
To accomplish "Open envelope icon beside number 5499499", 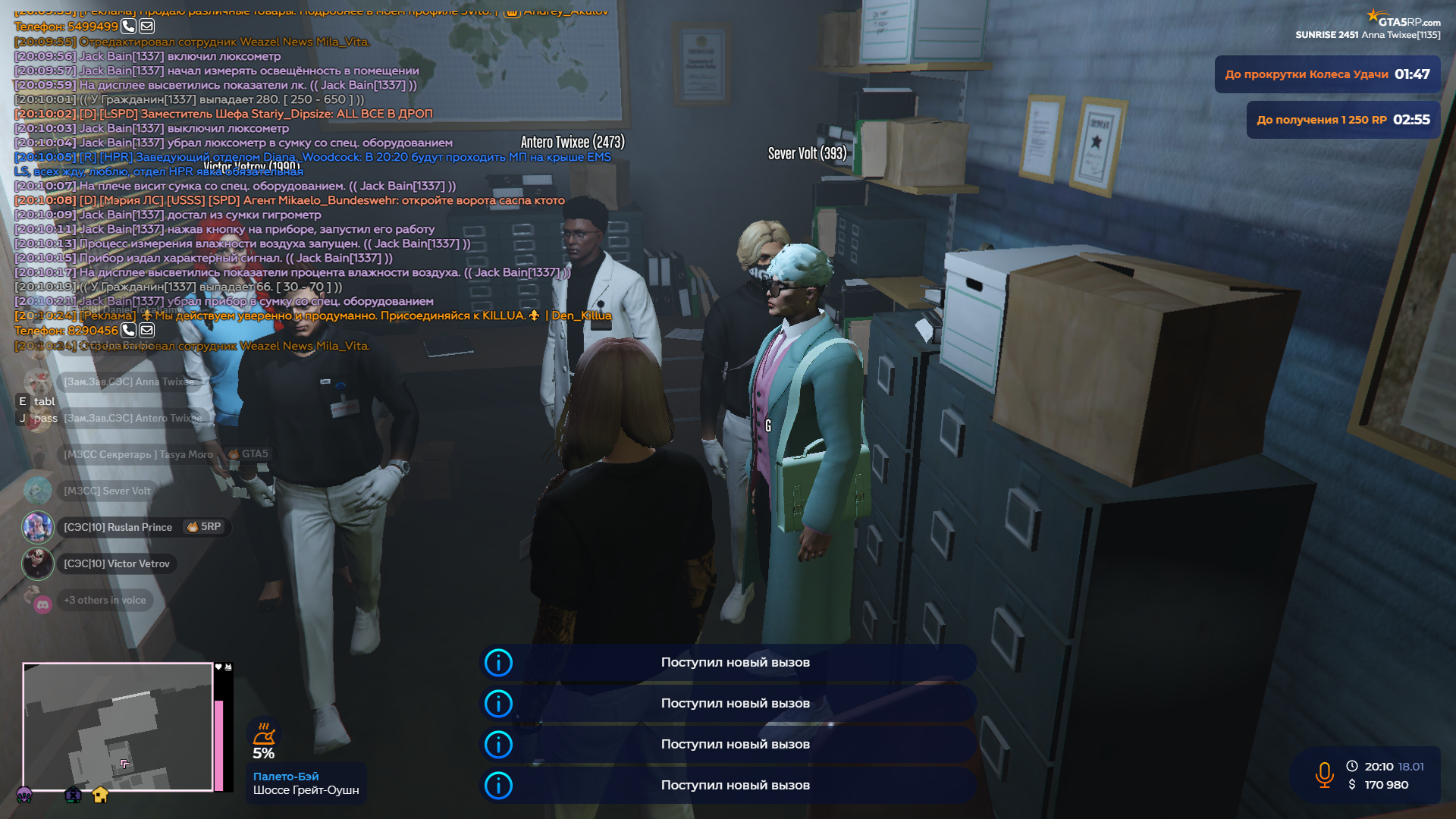I will 147,27.
